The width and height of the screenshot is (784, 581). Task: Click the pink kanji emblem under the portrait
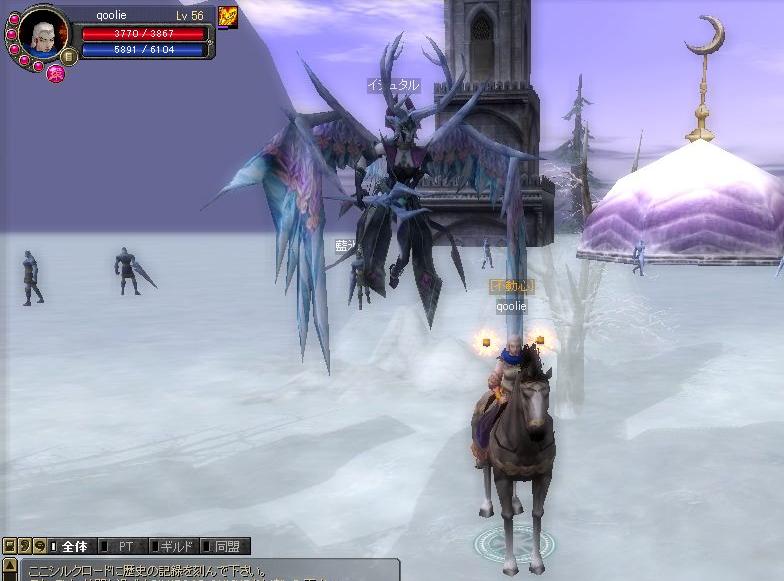click(56, 73)
